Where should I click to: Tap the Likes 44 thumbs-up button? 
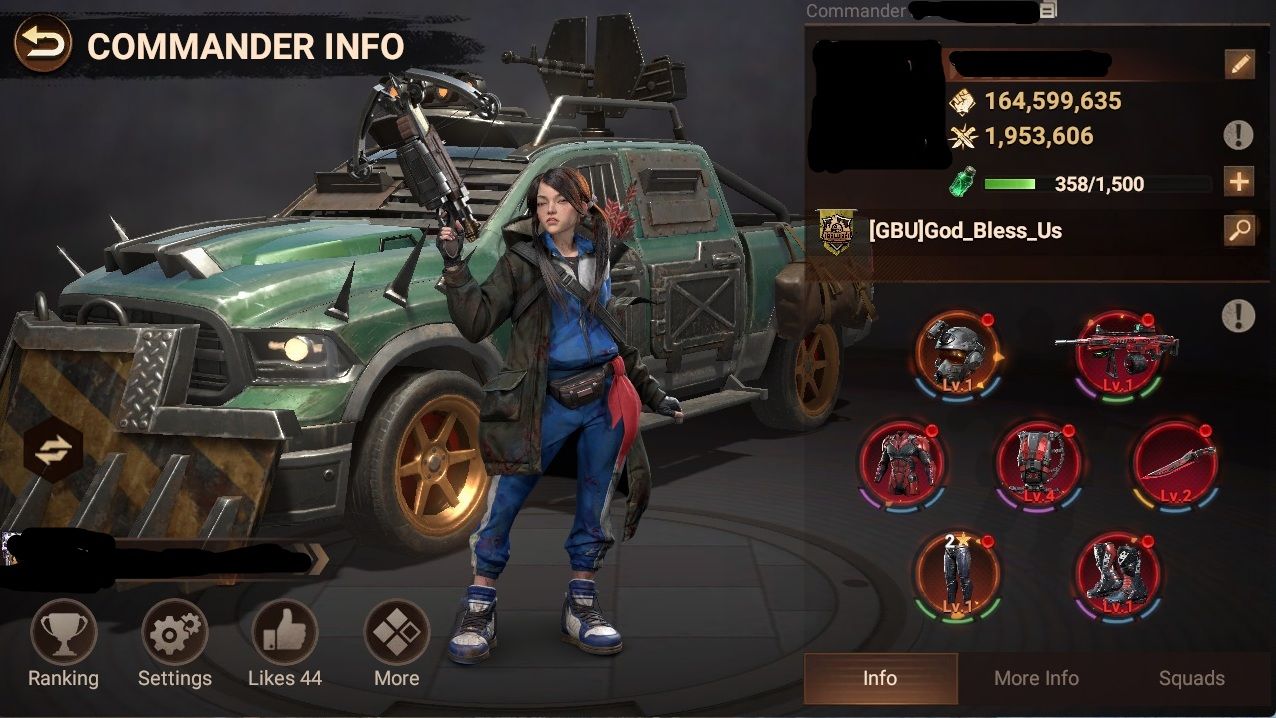(x=285, y=633)
